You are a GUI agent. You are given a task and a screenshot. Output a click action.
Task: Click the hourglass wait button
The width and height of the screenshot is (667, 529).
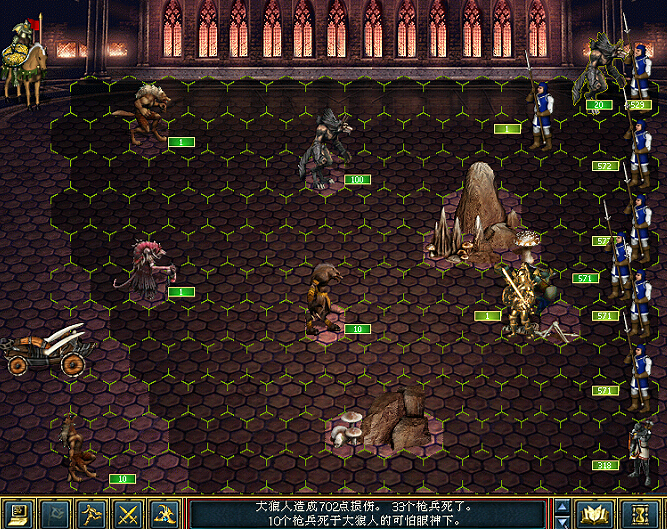pos(637,514)
